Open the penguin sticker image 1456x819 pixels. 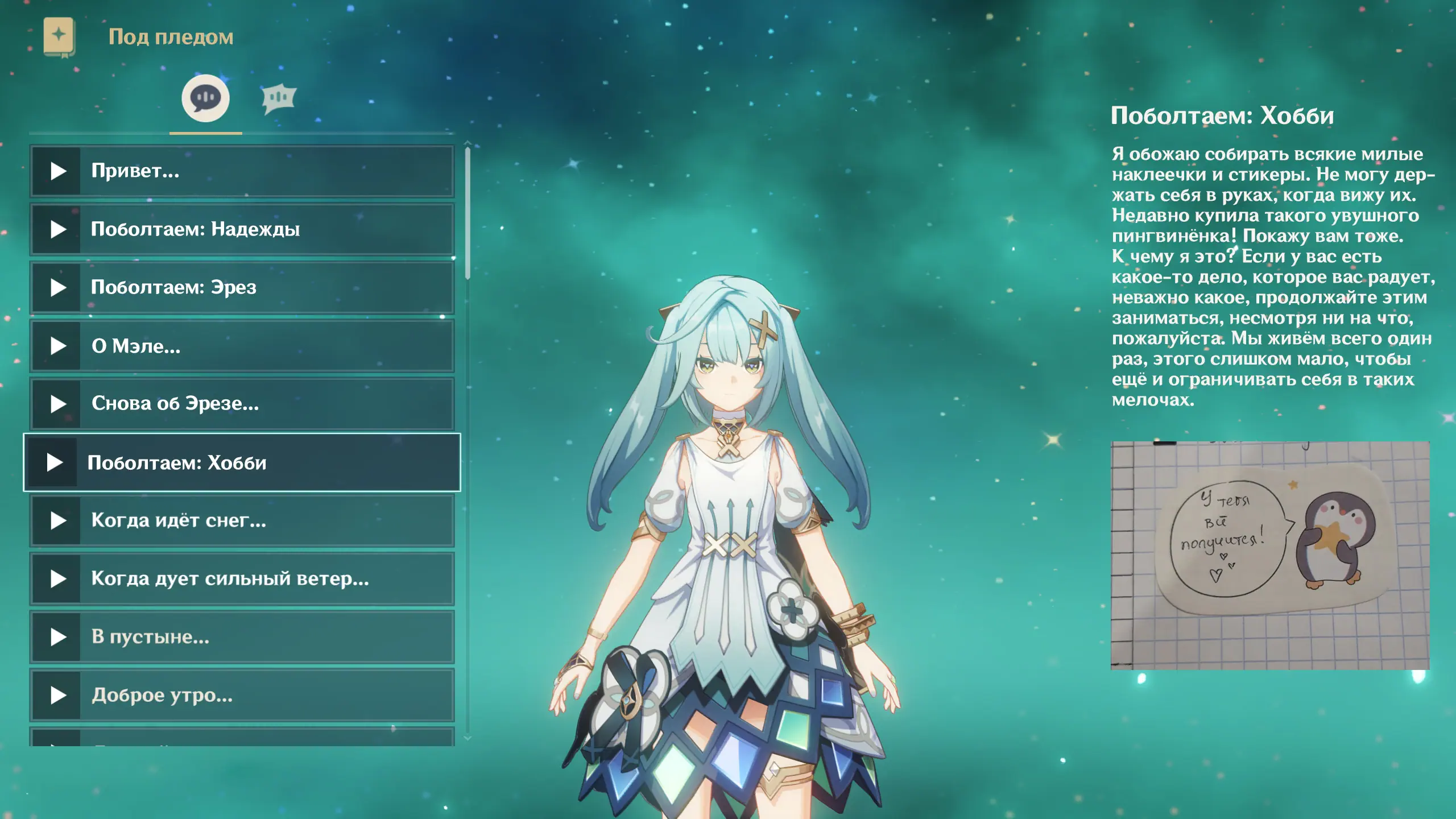pyautogui.click(x=1269, y=555)
